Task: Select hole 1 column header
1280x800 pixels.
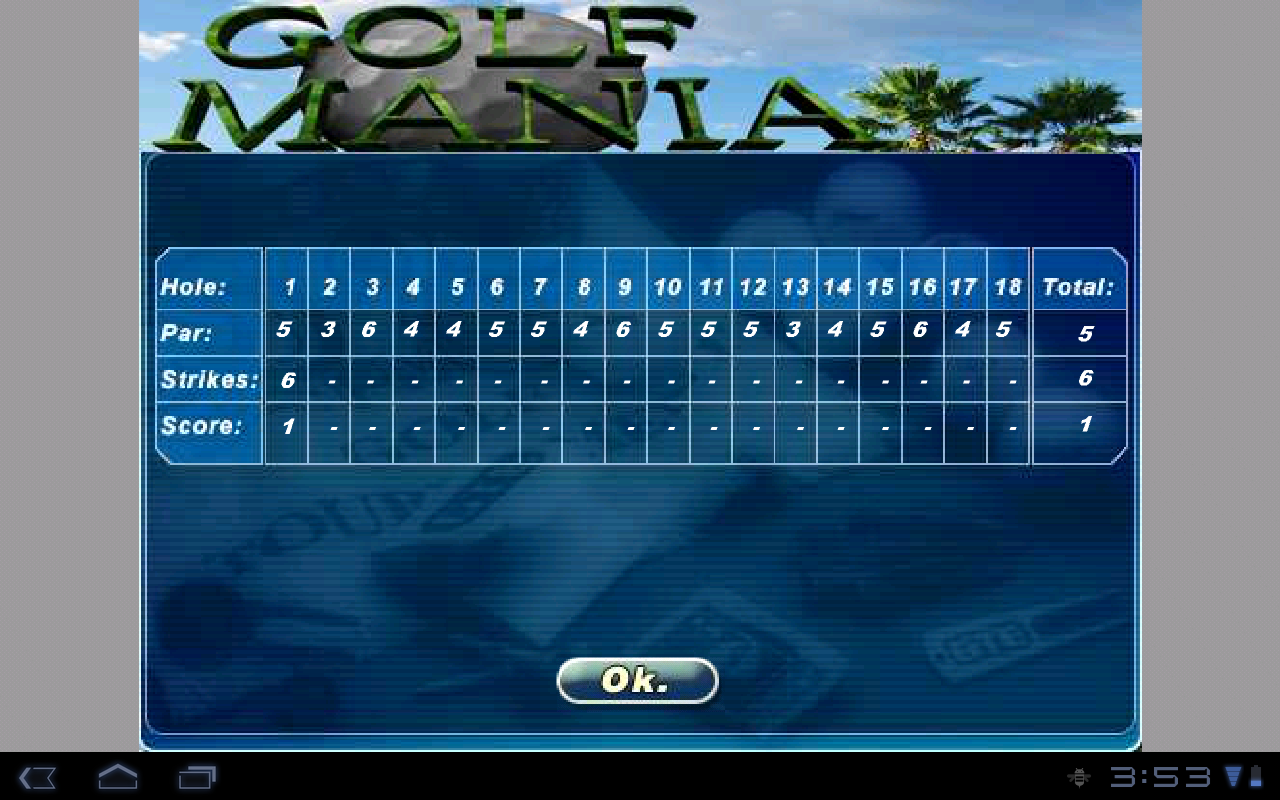Action: [x=286, y=286]
